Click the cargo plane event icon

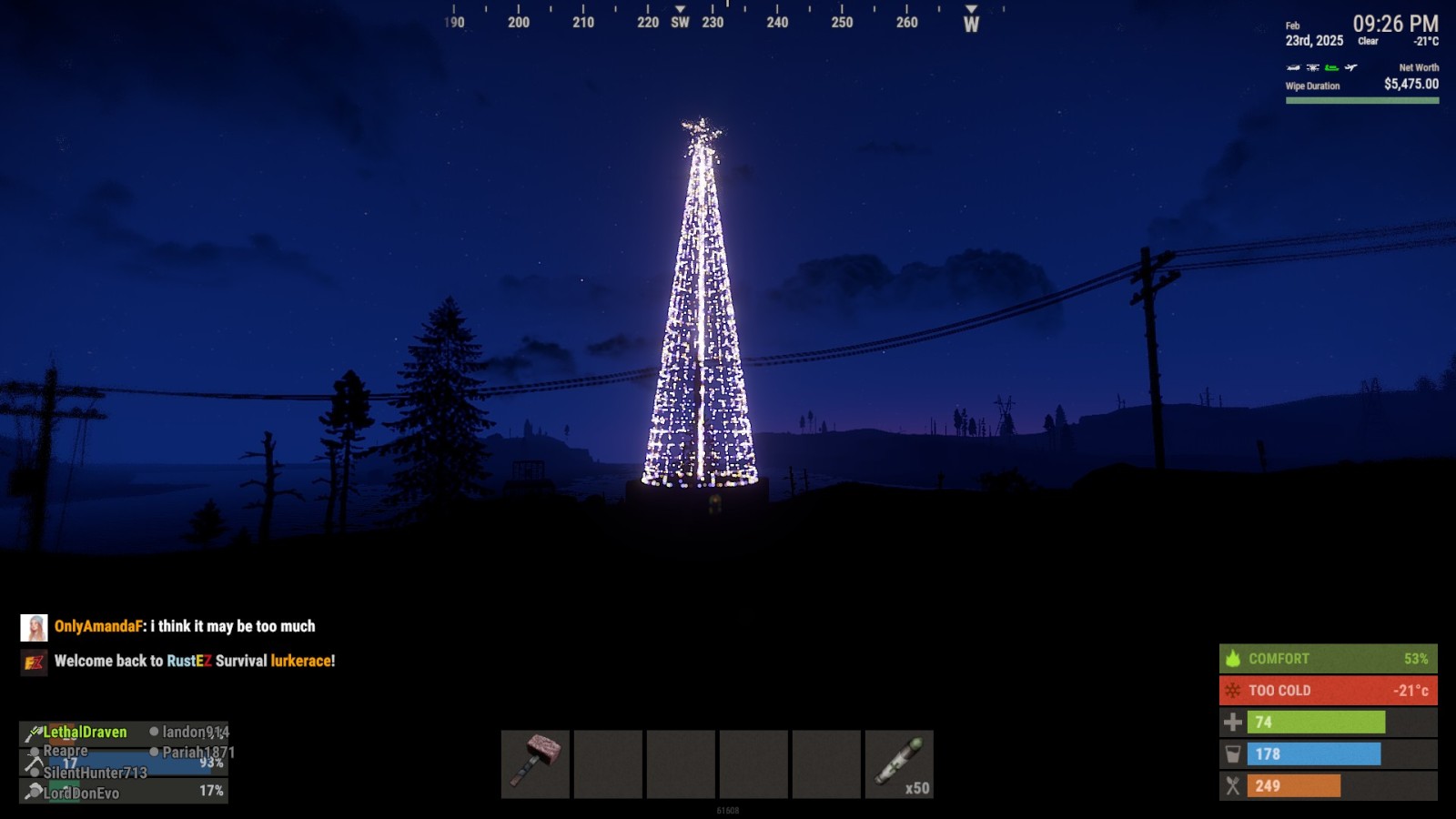[1351, 67]
